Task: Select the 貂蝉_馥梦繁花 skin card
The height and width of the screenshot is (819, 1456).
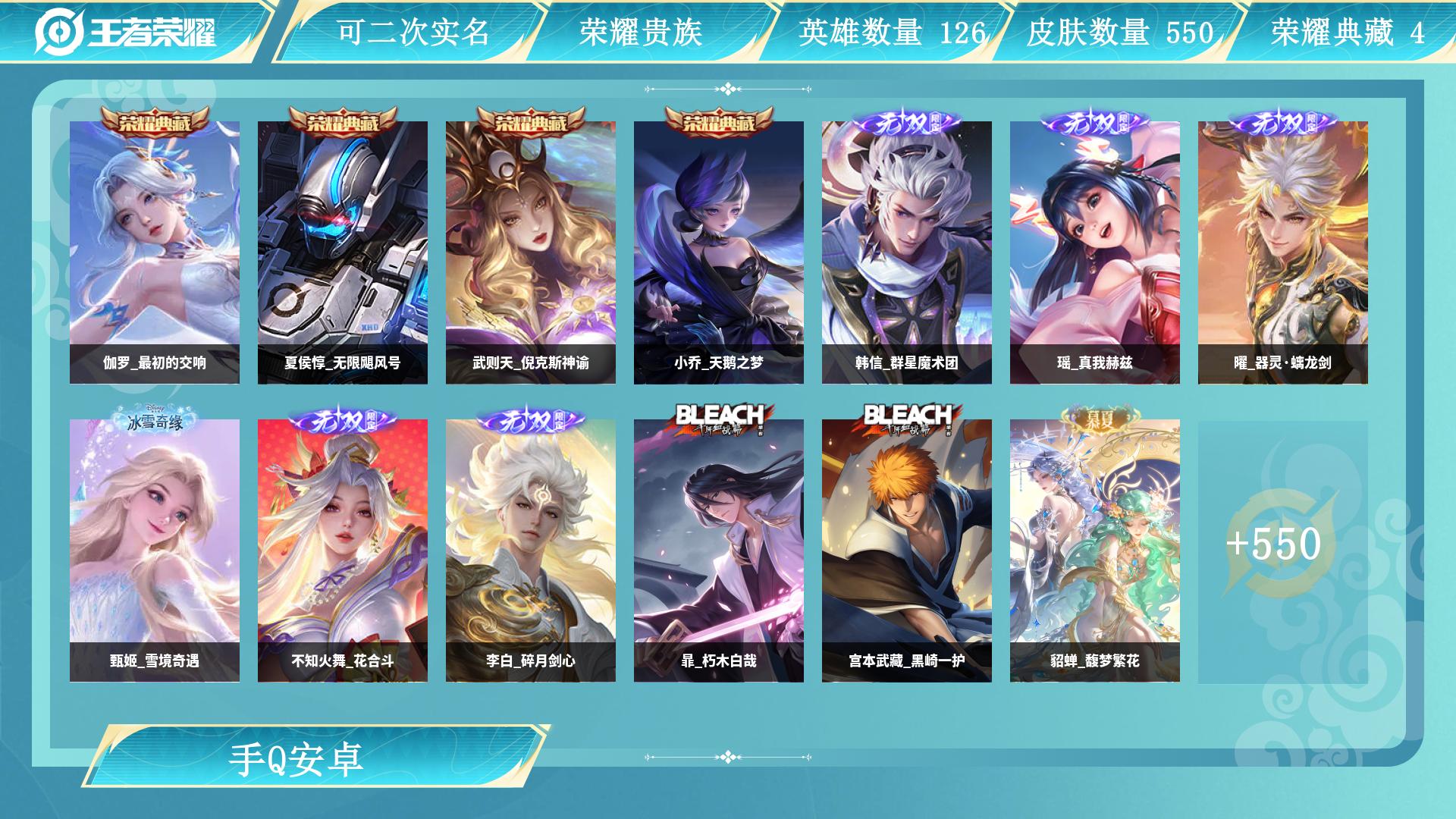Action: 1095,550
